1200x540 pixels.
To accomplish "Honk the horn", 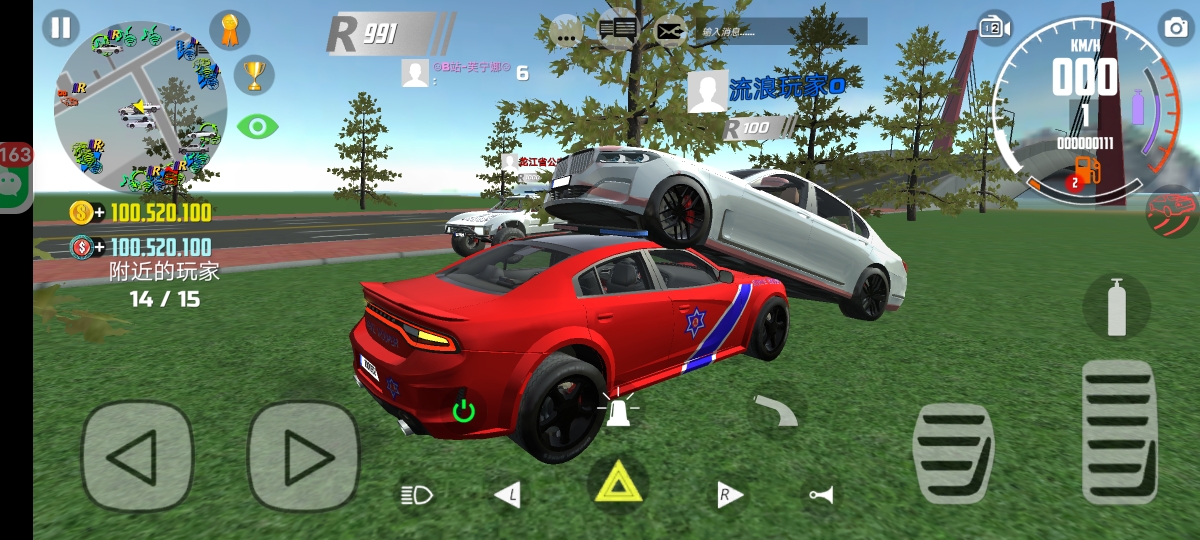I will pos(821,495).
